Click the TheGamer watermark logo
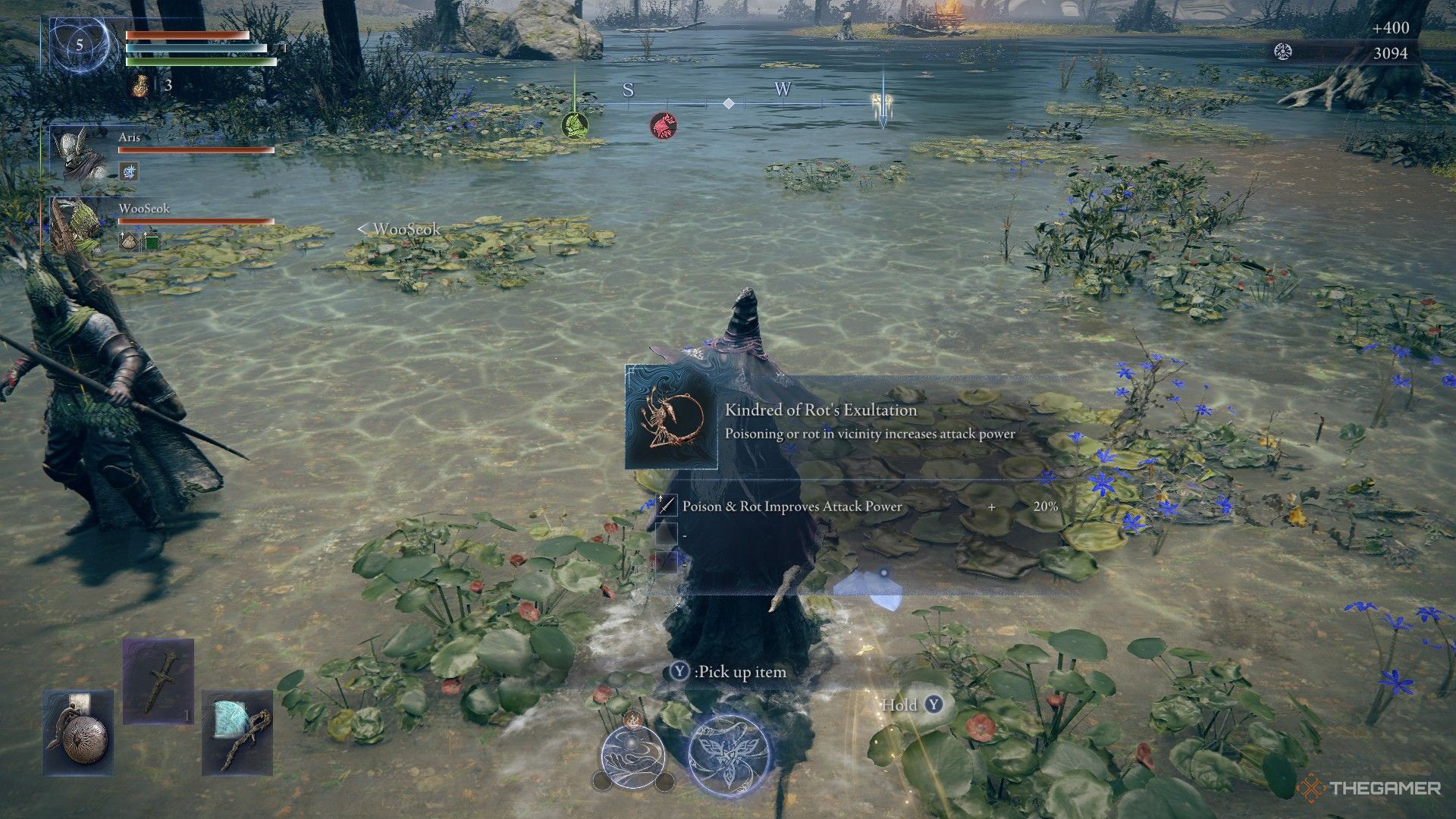 1370,788
